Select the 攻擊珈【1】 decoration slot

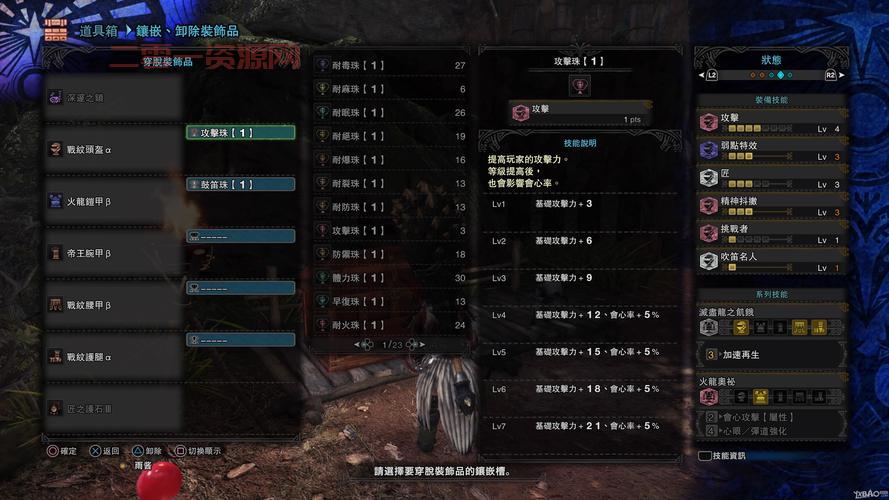click(x=240, y=132)
